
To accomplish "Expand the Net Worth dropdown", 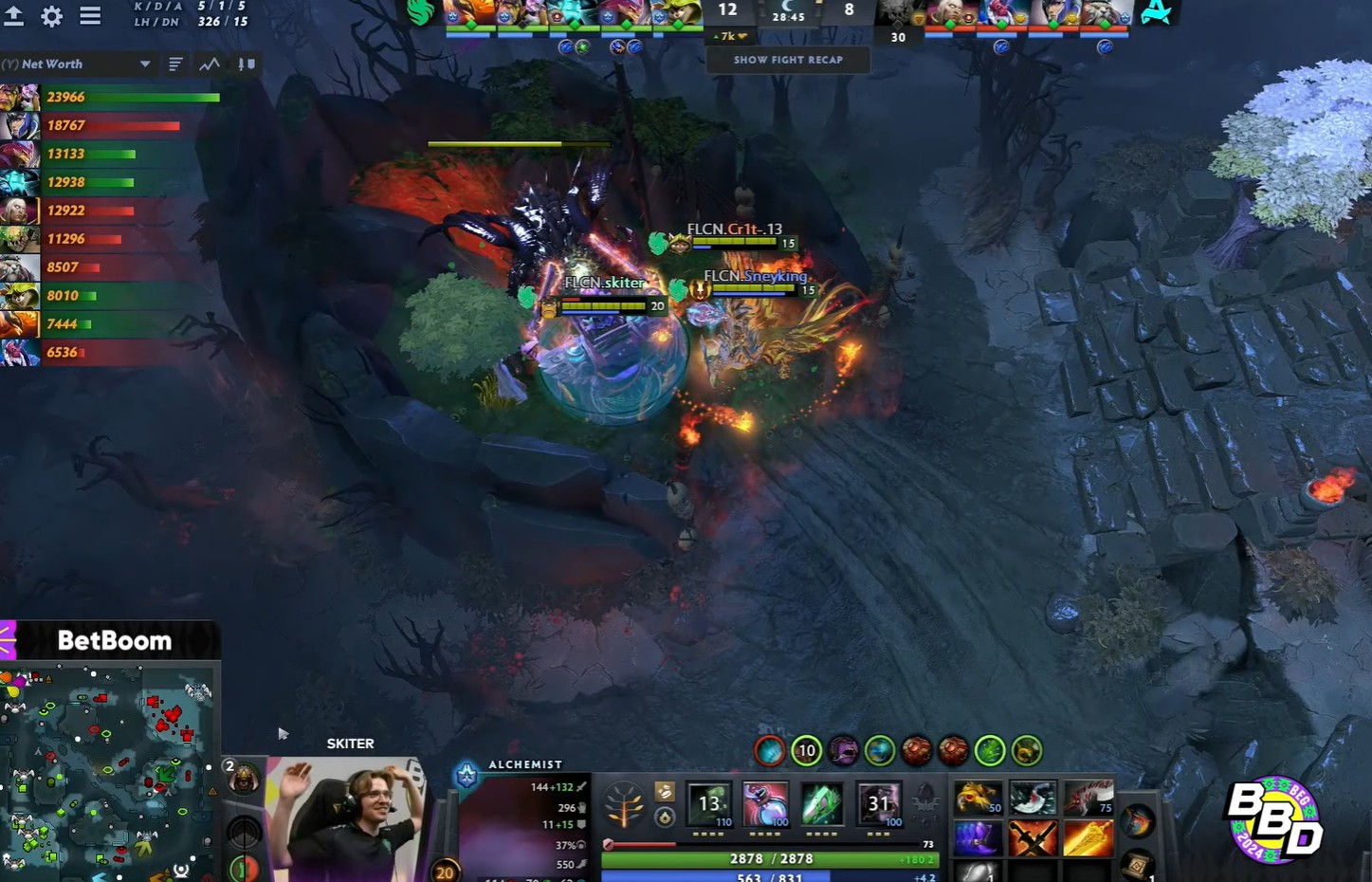I will point(145,64).
